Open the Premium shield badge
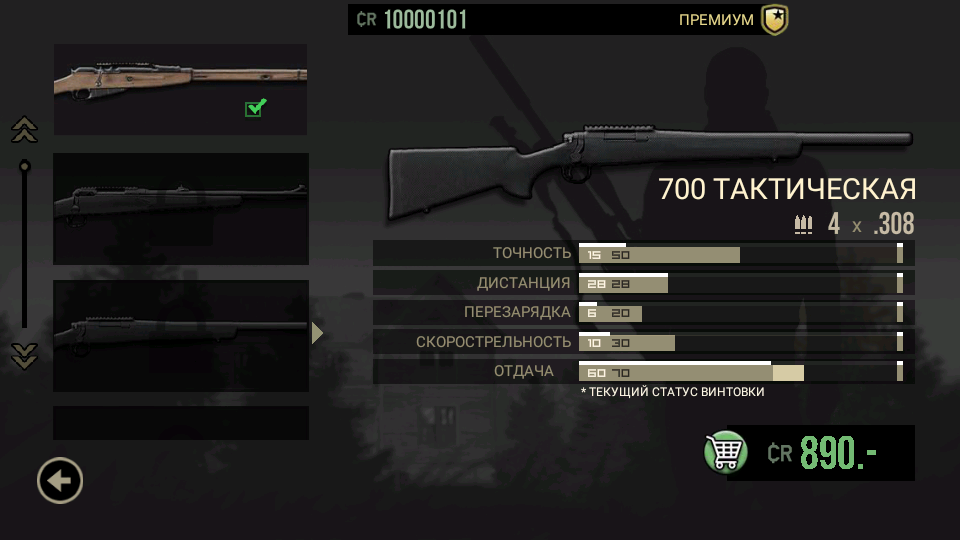Image resolution: width=960 pixels, height=540 pixels. pyautogui.click(x=774, y=20)
